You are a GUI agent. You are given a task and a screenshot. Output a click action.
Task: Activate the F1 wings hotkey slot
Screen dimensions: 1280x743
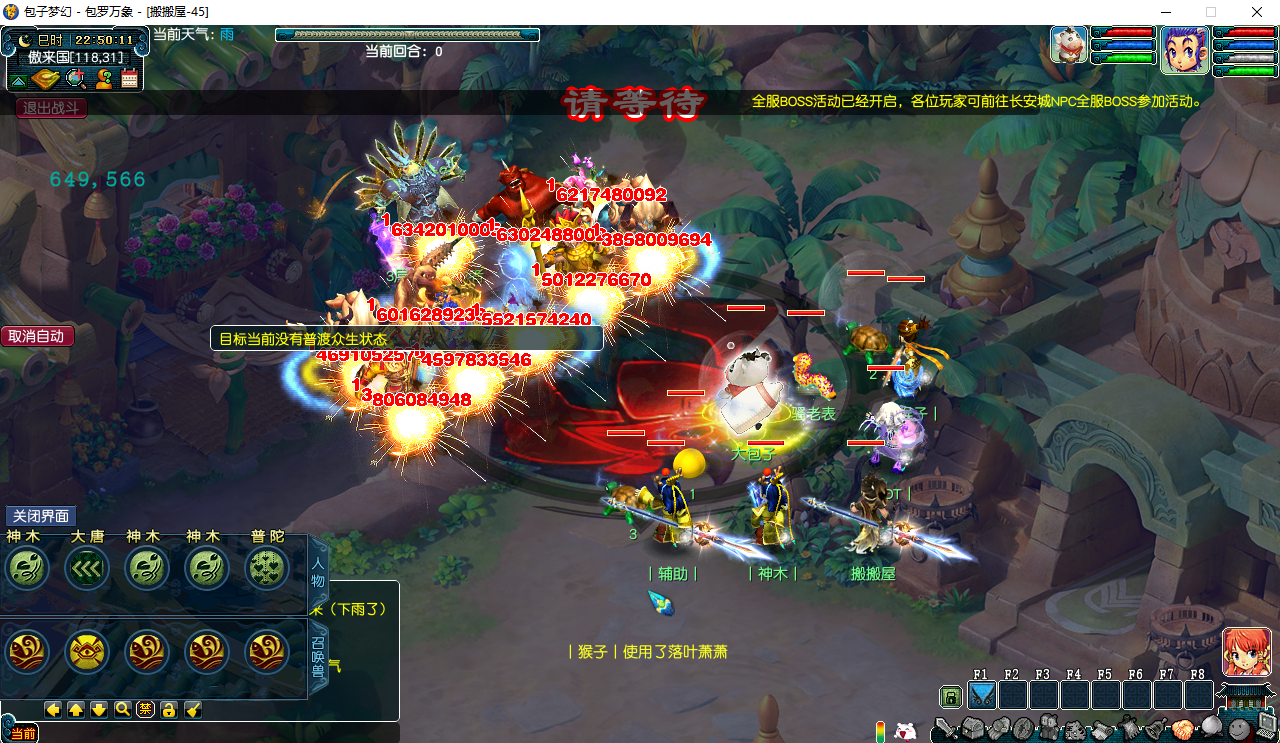coord(982,695)
